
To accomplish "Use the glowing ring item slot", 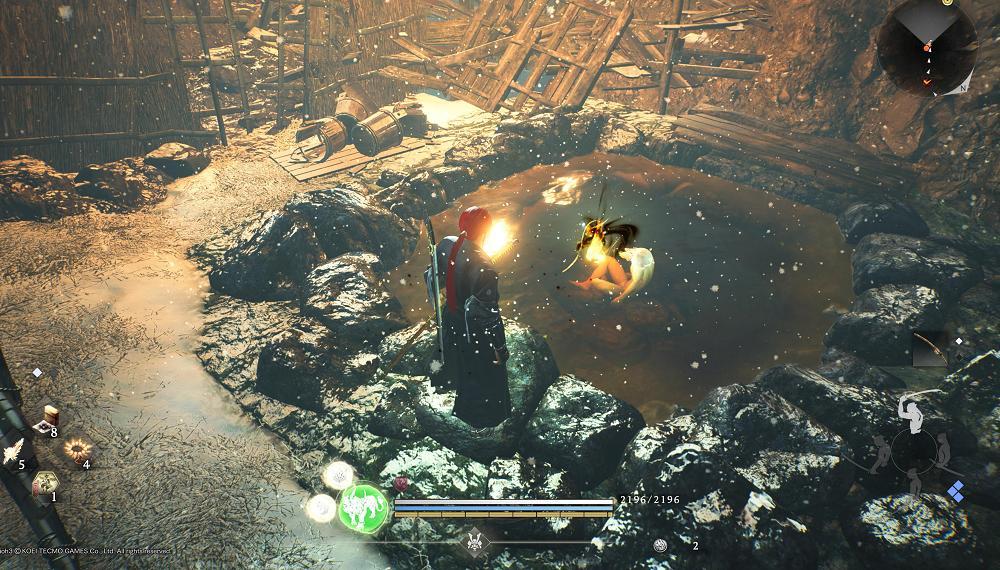I will (75, 451).
